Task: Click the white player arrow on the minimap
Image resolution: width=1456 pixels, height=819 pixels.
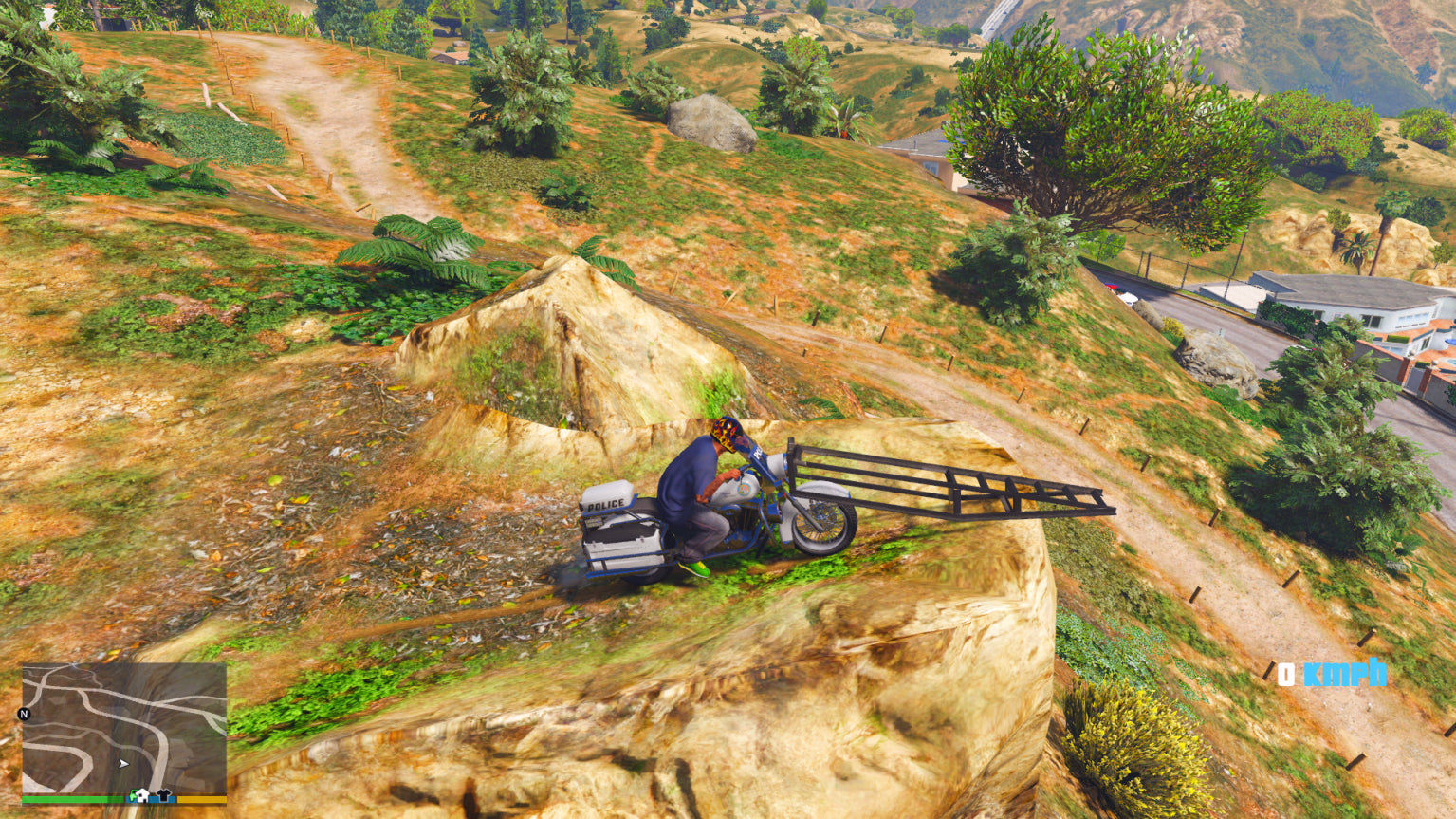Action: pyautogui.click(x=123, y=763)
